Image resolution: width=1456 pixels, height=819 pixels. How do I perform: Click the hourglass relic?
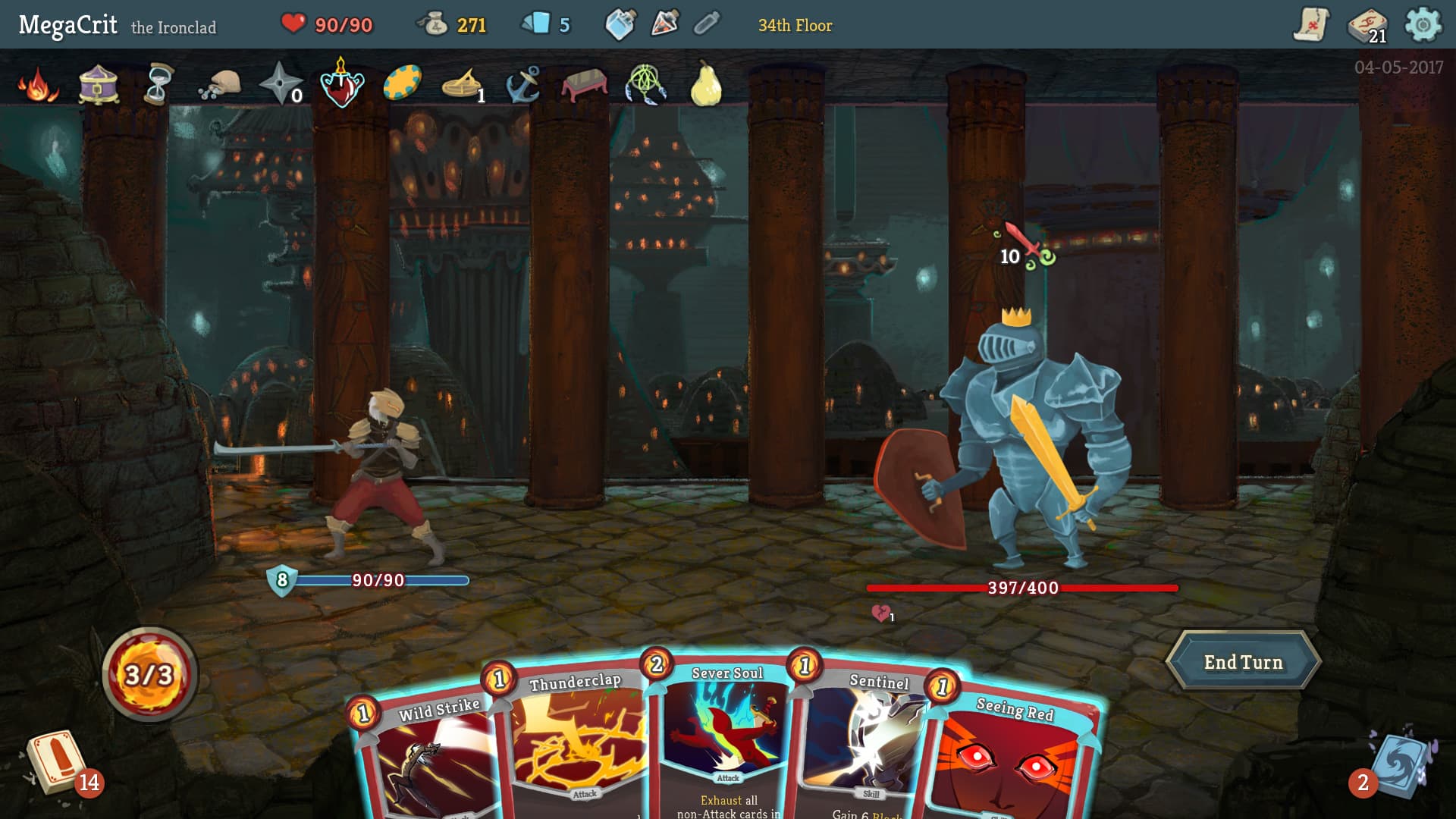[x=157, y=85]
